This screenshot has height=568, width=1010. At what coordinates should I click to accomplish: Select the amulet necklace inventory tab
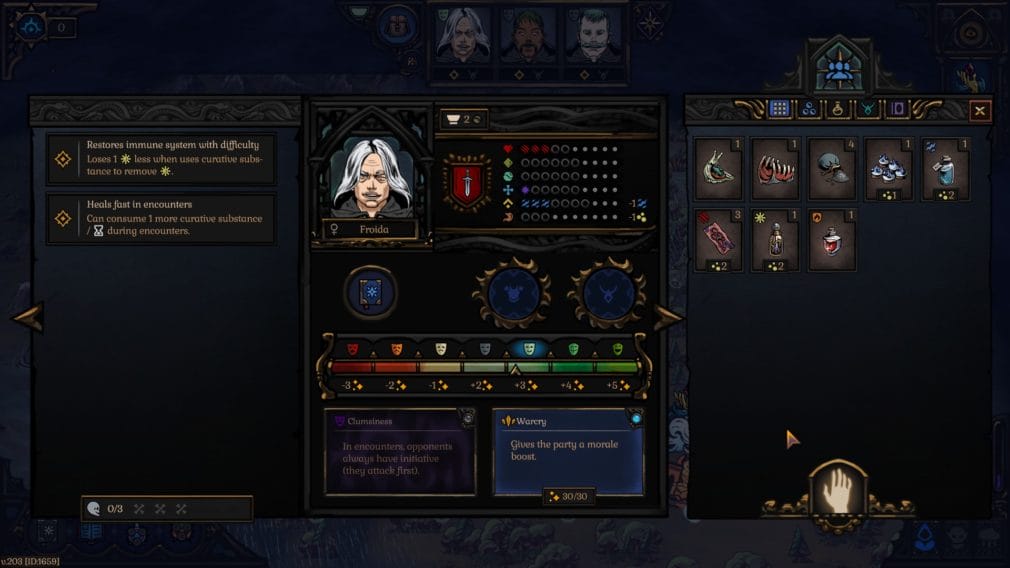coord(867,109)
